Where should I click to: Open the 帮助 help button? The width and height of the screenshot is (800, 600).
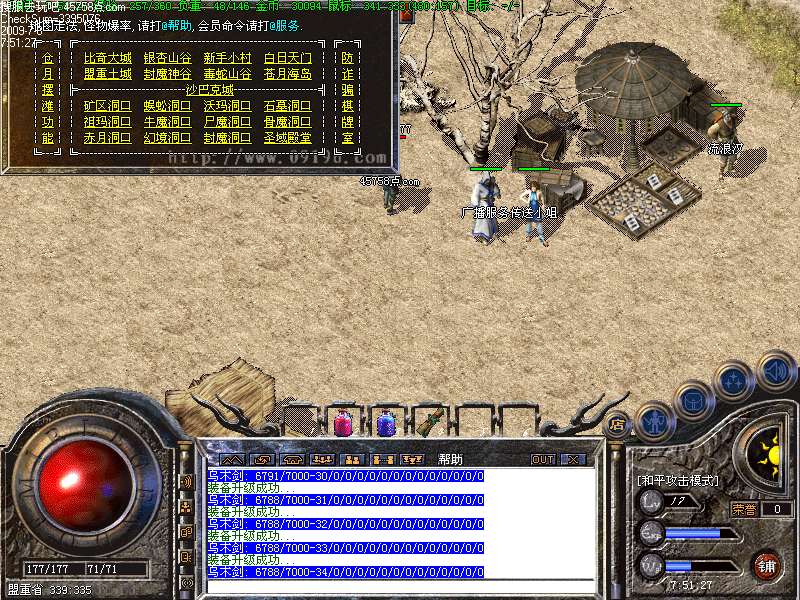point(450,459)
